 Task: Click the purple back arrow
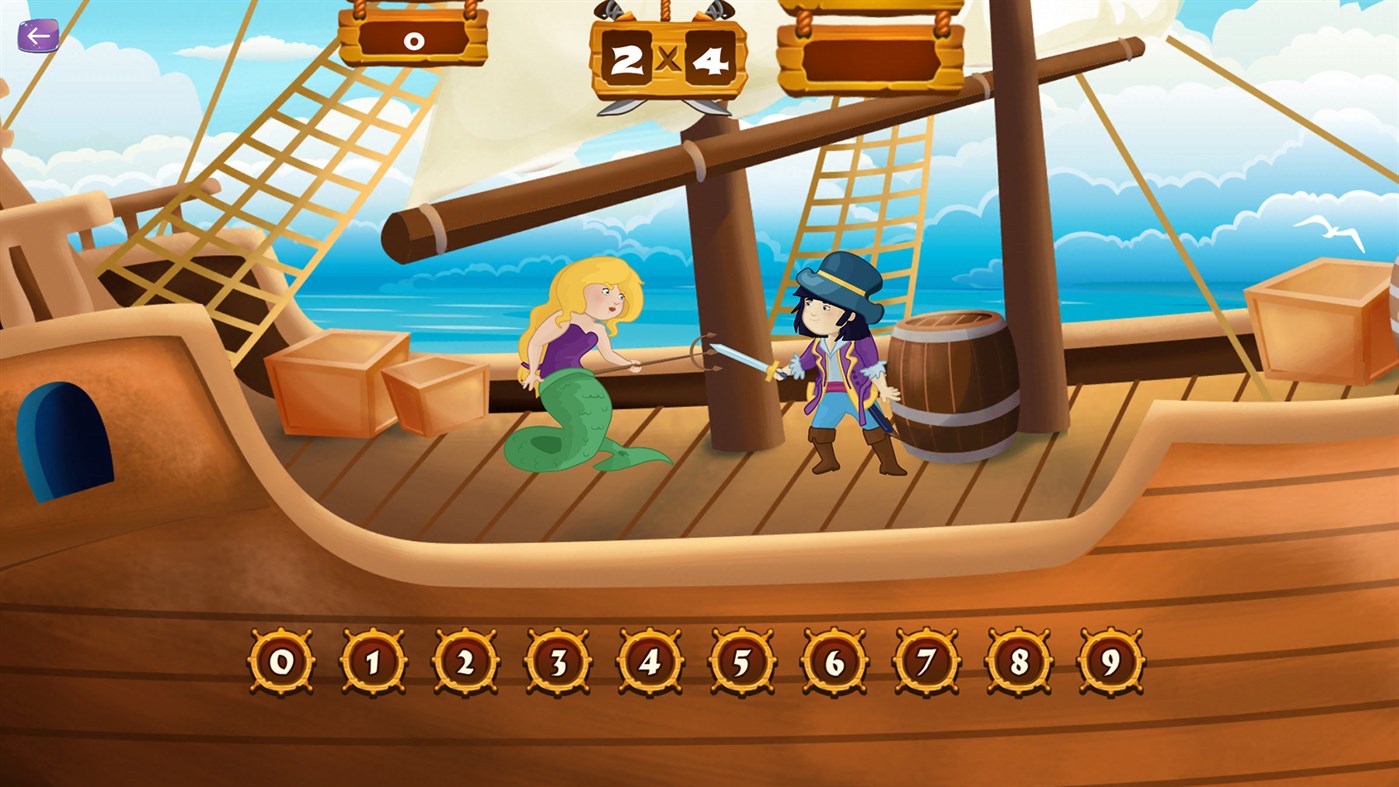pos(38,36)
